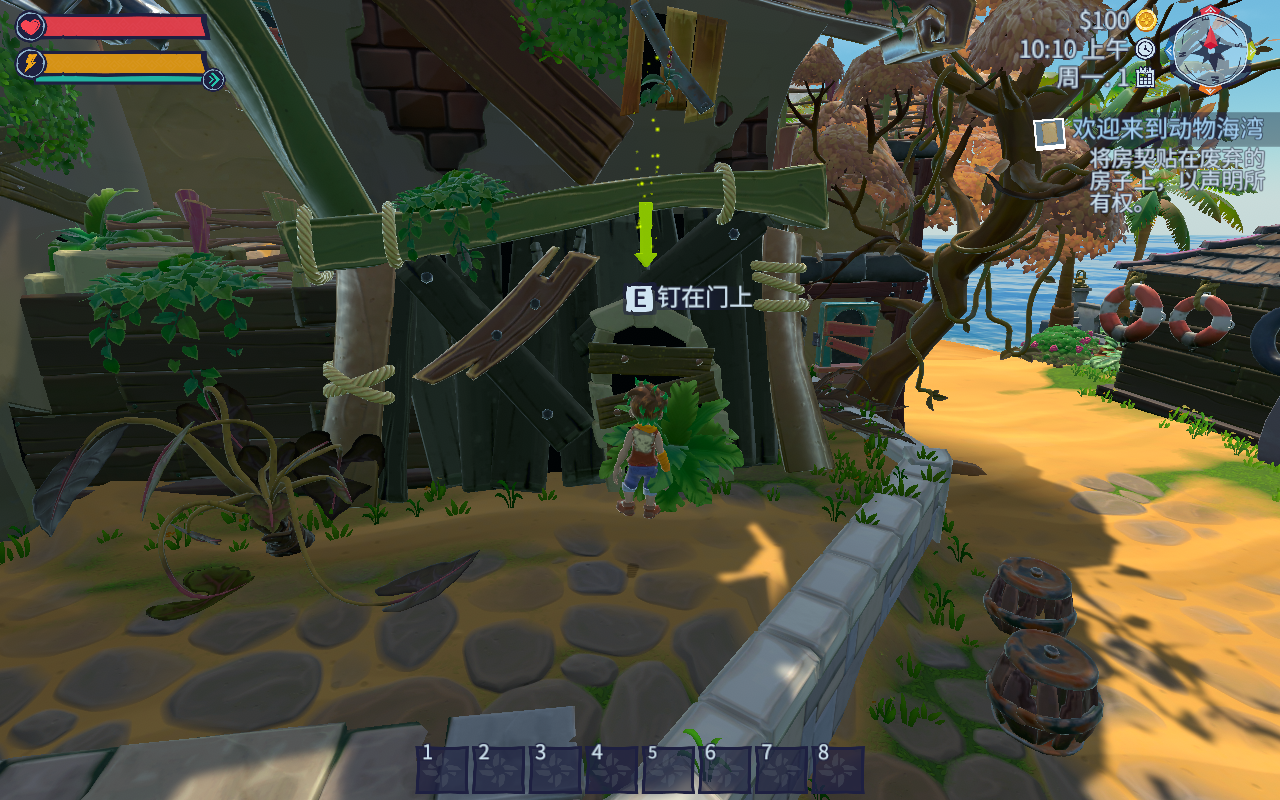Open the 欢迎来到动物海湾 quest tracker entry
1280x800 pixels.
[x=1167, y=129]
